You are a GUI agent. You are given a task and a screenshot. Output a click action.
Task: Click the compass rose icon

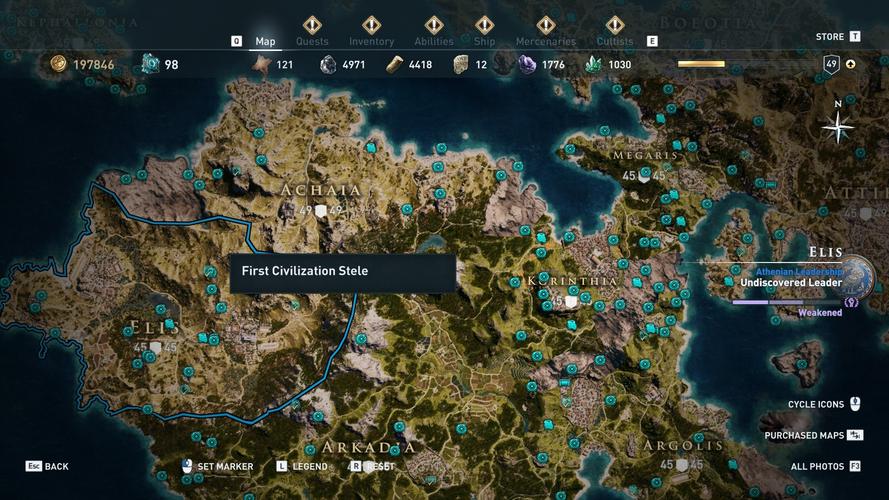(x=837, y=127)
